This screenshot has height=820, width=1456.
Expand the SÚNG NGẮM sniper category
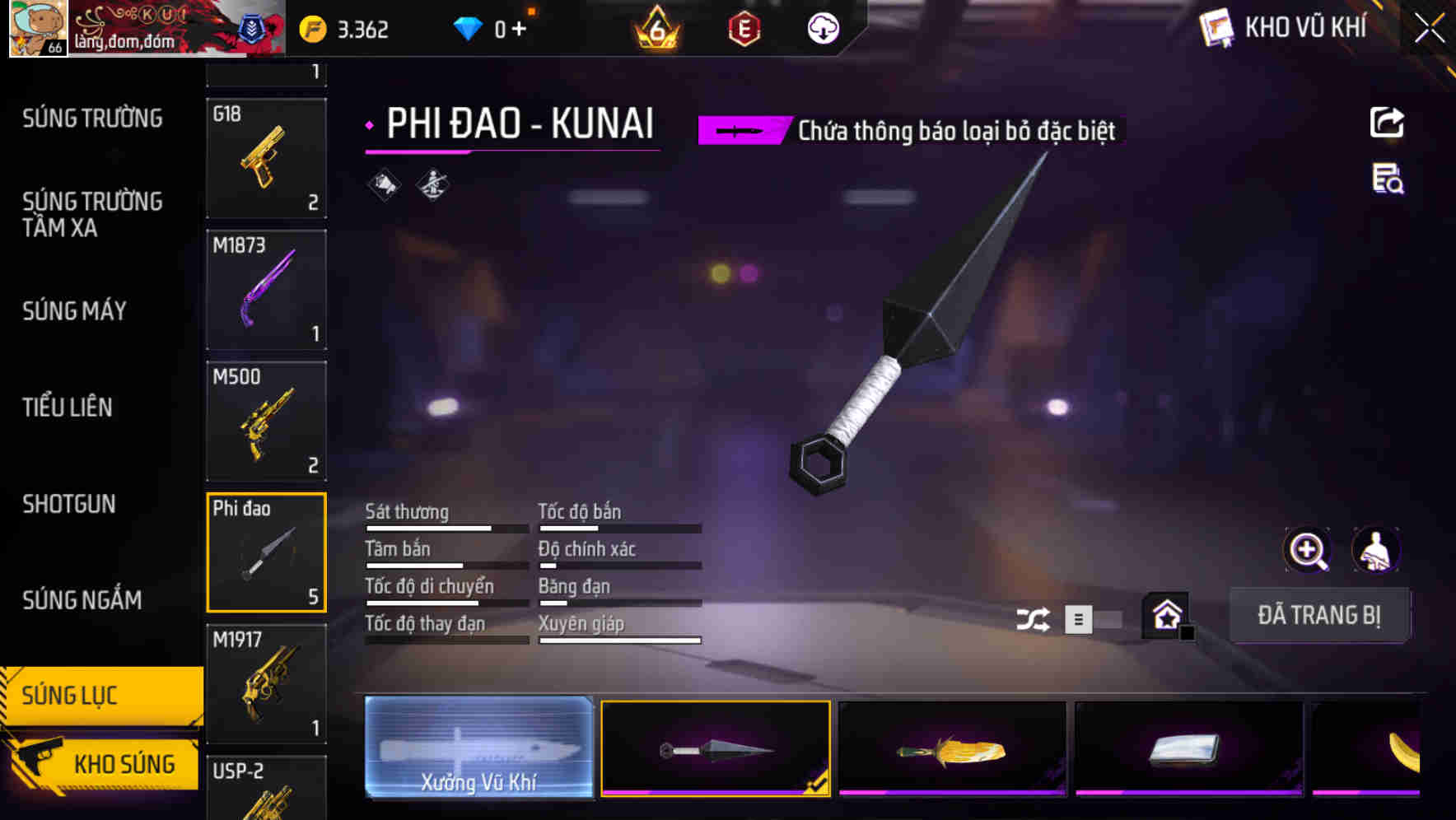[81, 600]
